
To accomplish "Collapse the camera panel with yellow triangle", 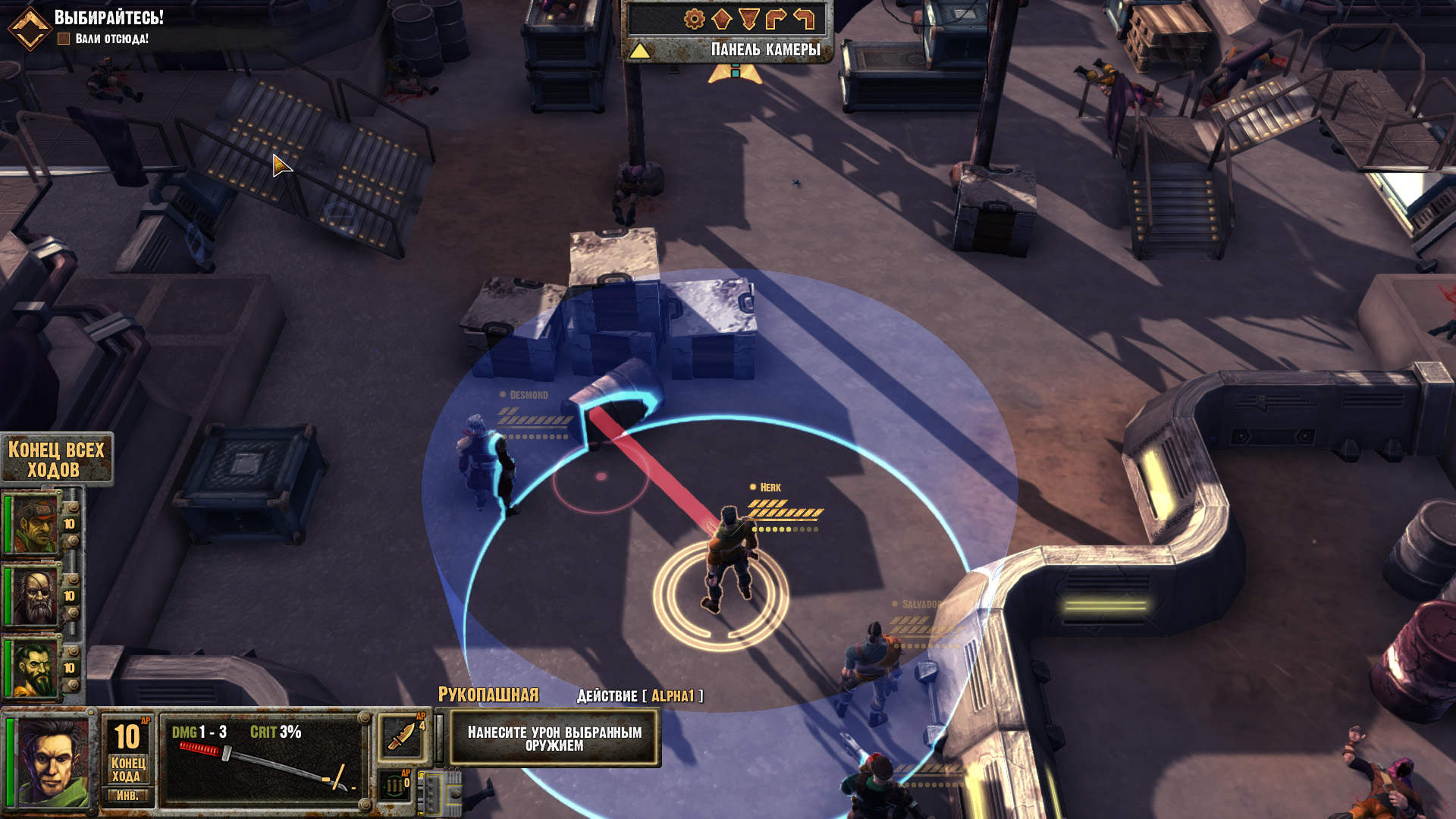I will (639, 51).
